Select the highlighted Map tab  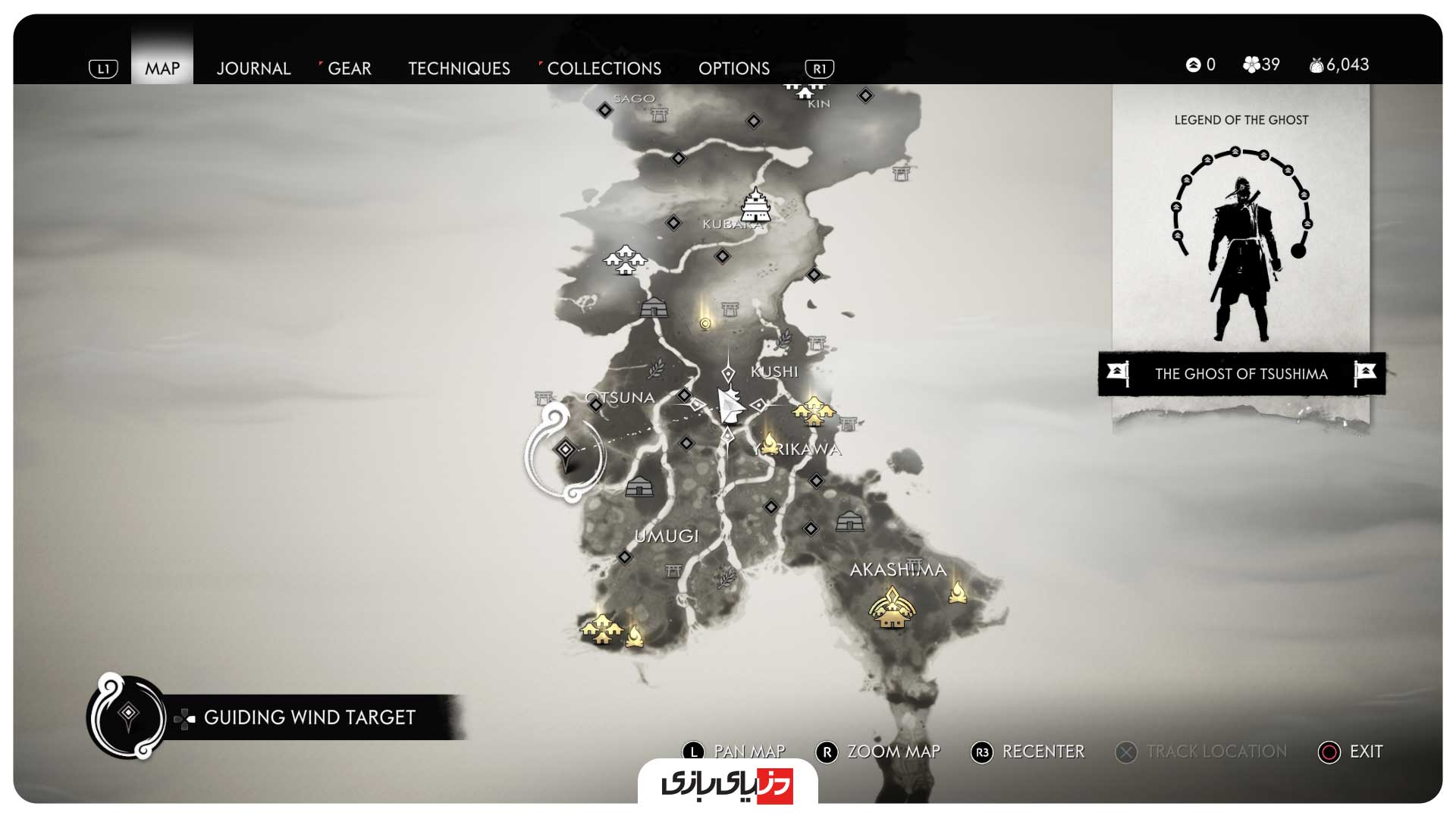(x=162, y=68)
